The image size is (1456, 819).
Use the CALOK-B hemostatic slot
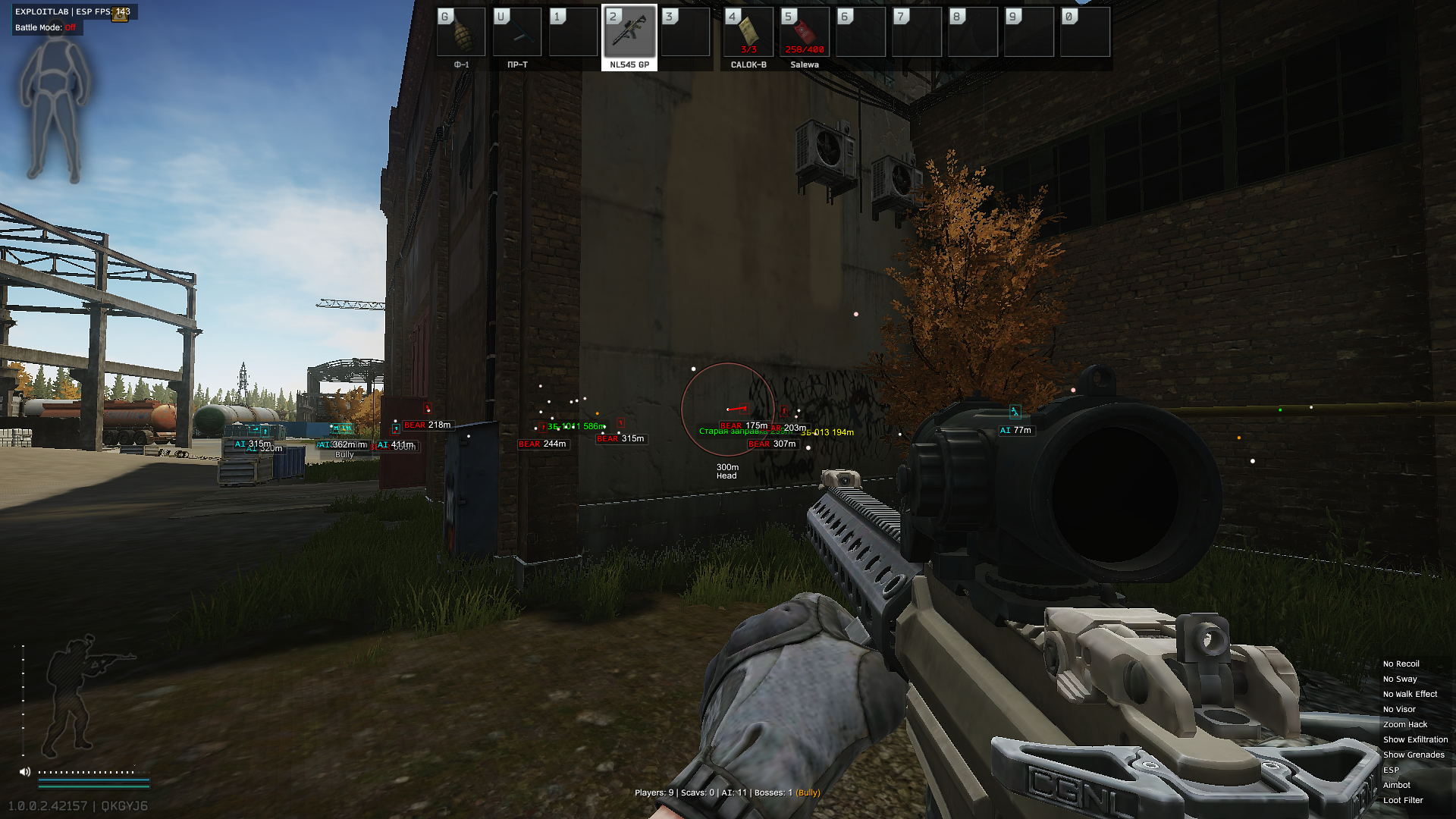(748, 33)
